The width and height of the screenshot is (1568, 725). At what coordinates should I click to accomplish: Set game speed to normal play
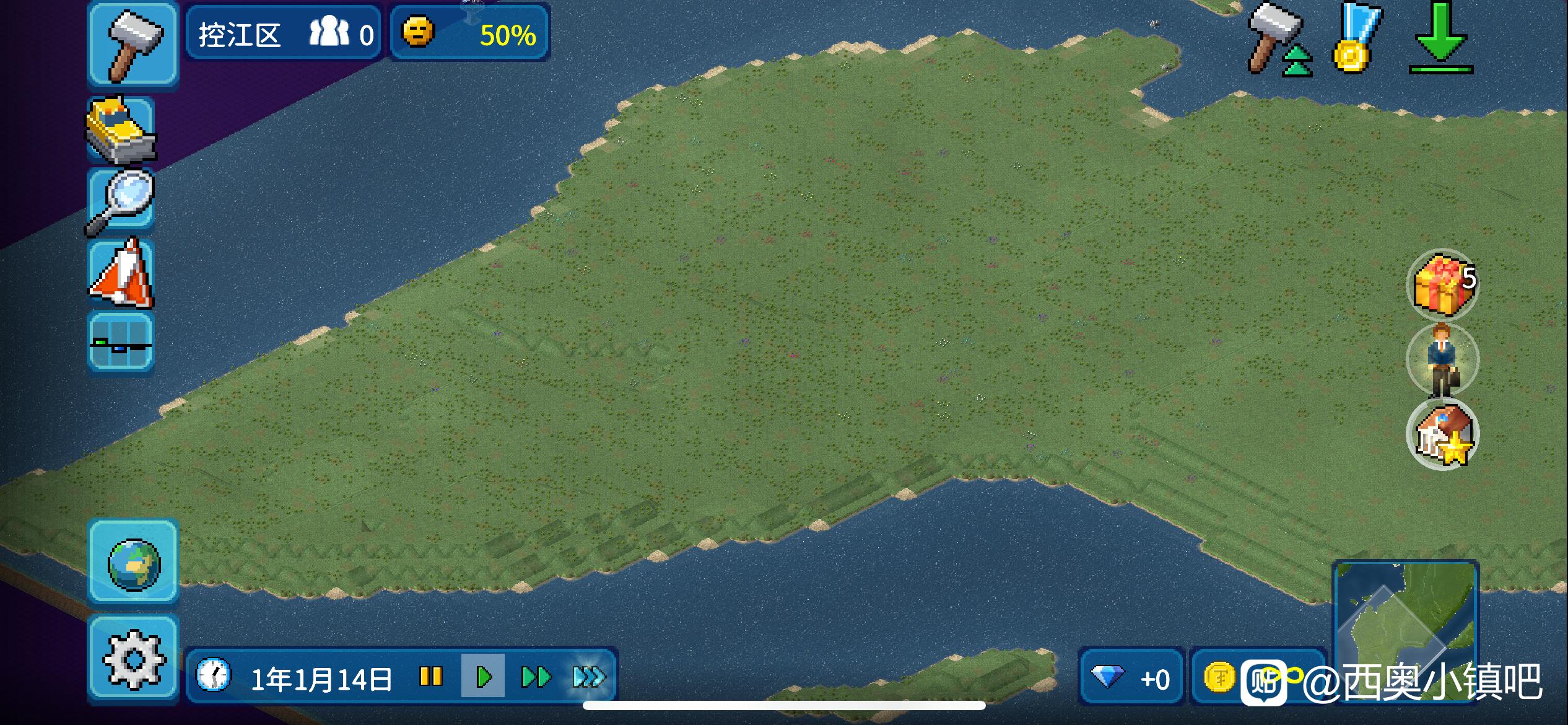[484, 677]
